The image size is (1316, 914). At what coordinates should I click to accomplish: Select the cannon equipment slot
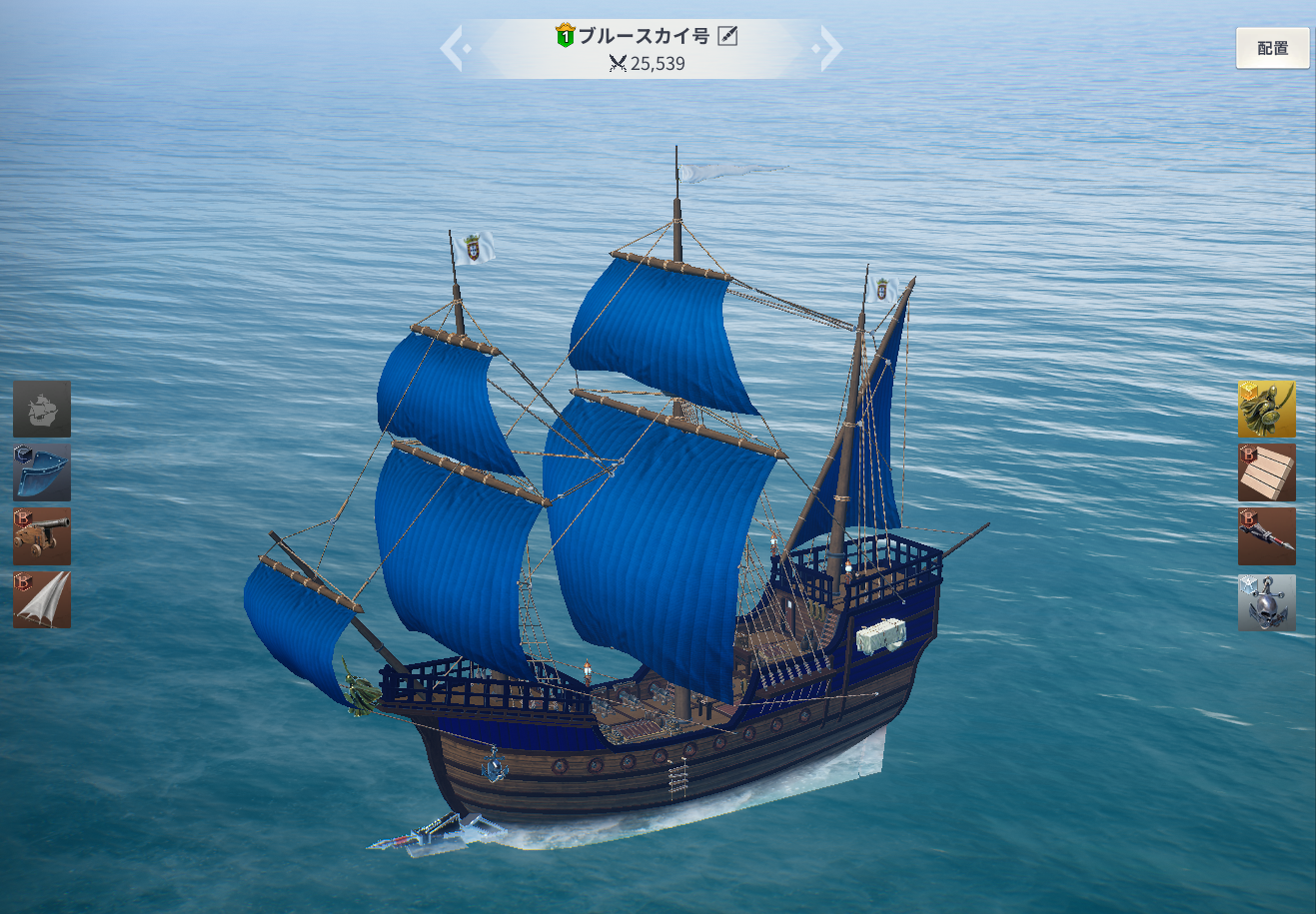(x=42, y=536)
